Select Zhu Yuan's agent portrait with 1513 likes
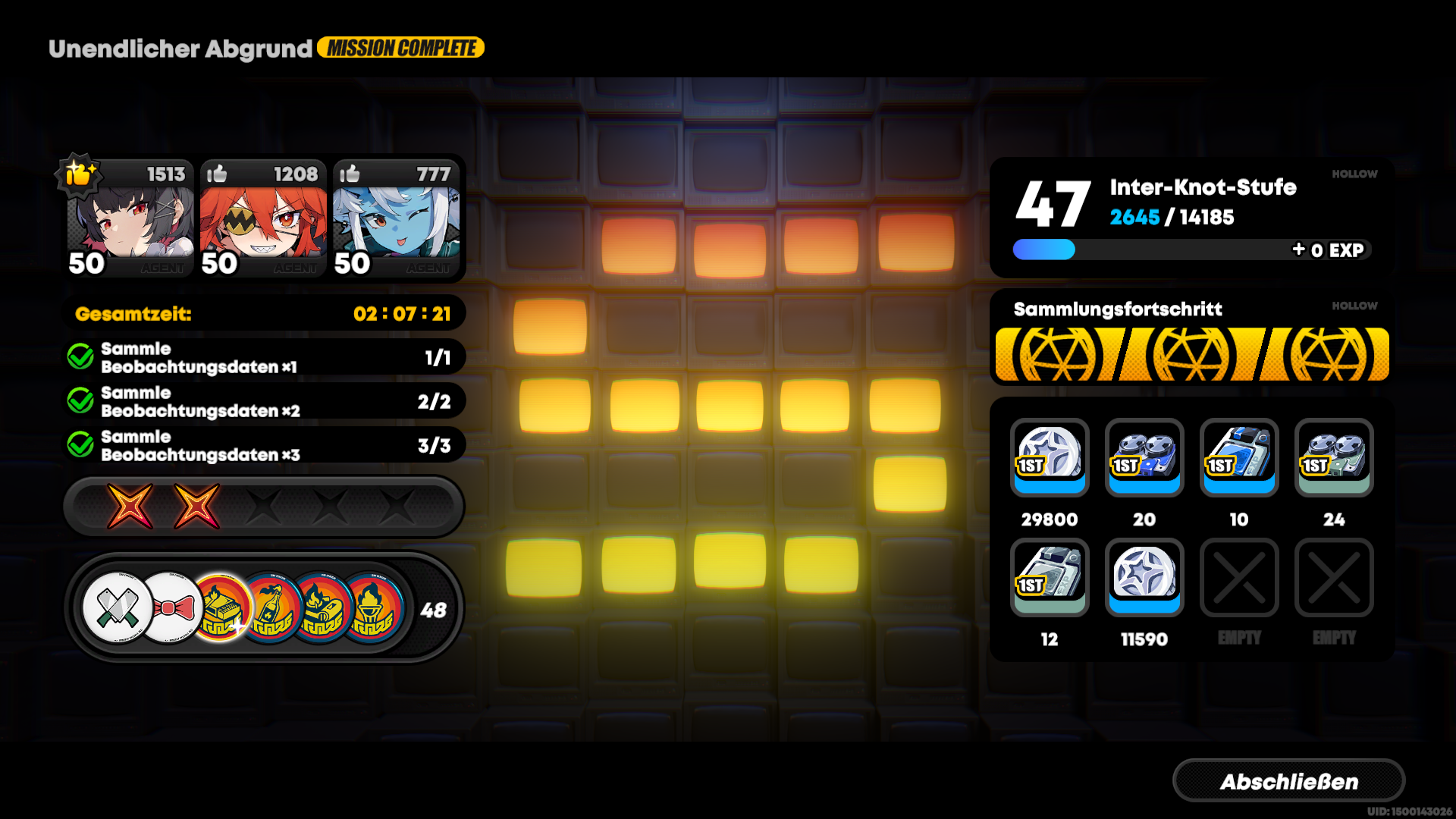The image size is (1456, 819). pos(129,218)
